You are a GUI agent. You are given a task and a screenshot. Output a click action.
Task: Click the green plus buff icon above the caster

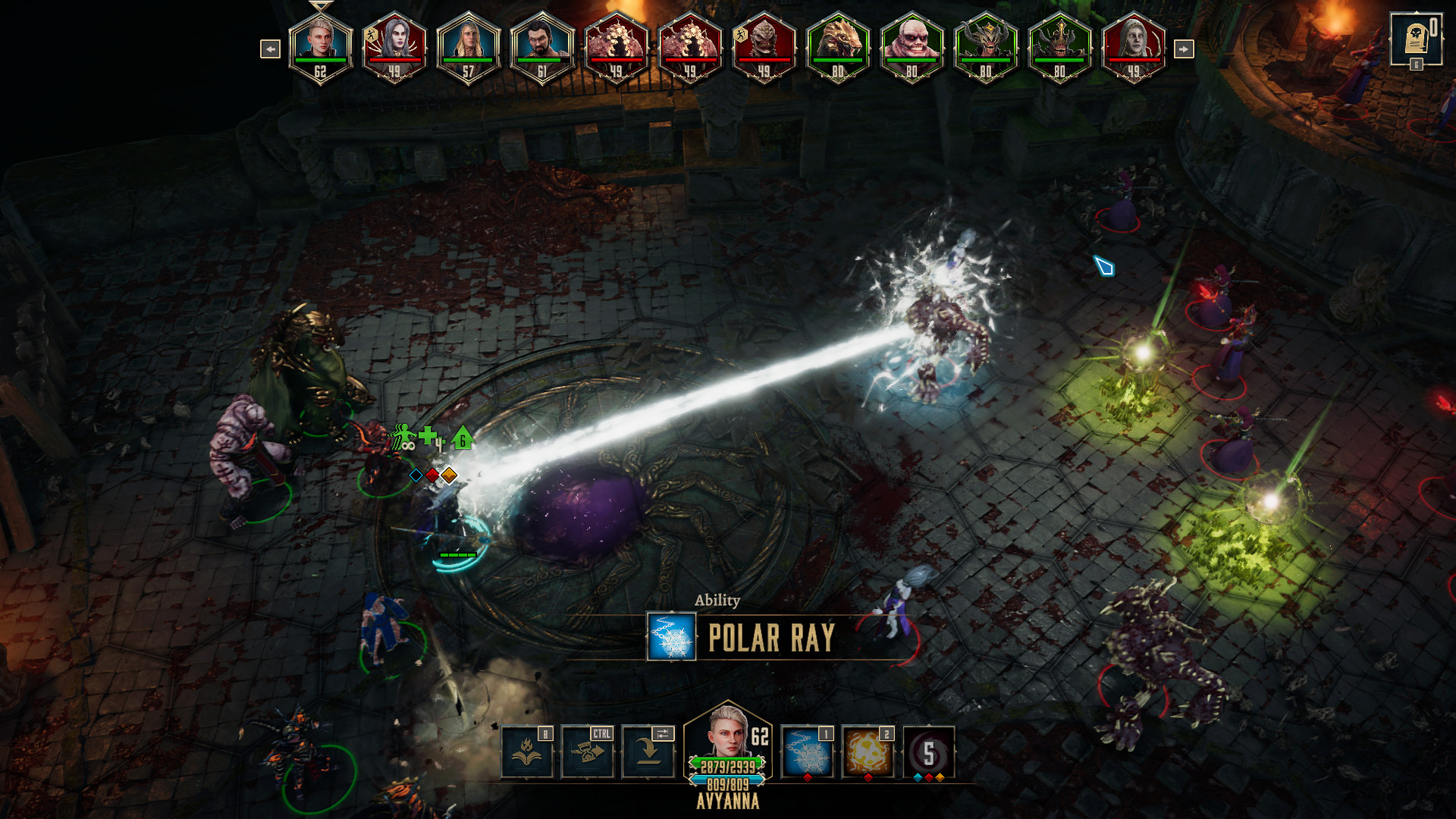pos(428,437)
